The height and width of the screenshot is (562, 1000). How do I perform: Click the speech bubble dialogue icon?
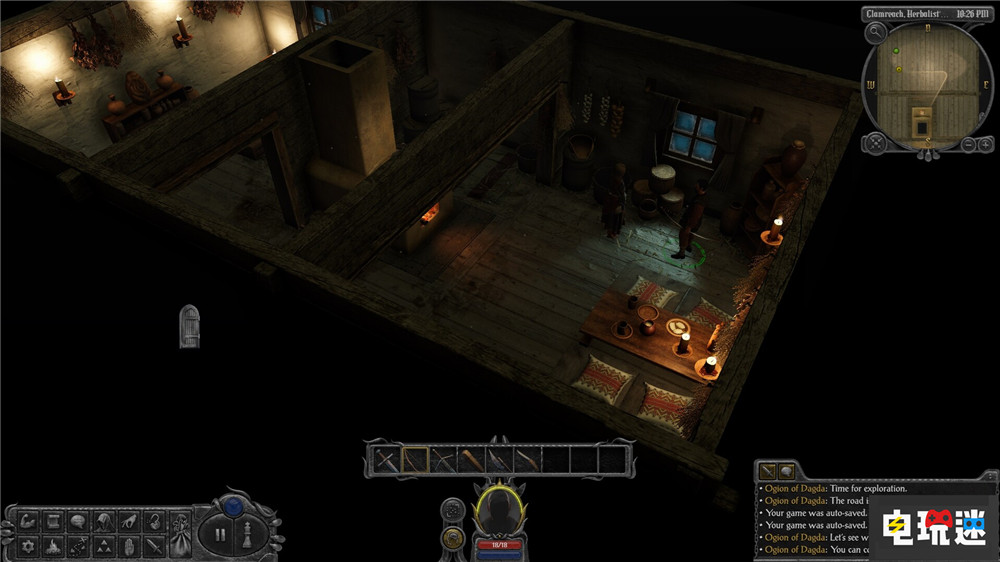[x=76, y=521]
